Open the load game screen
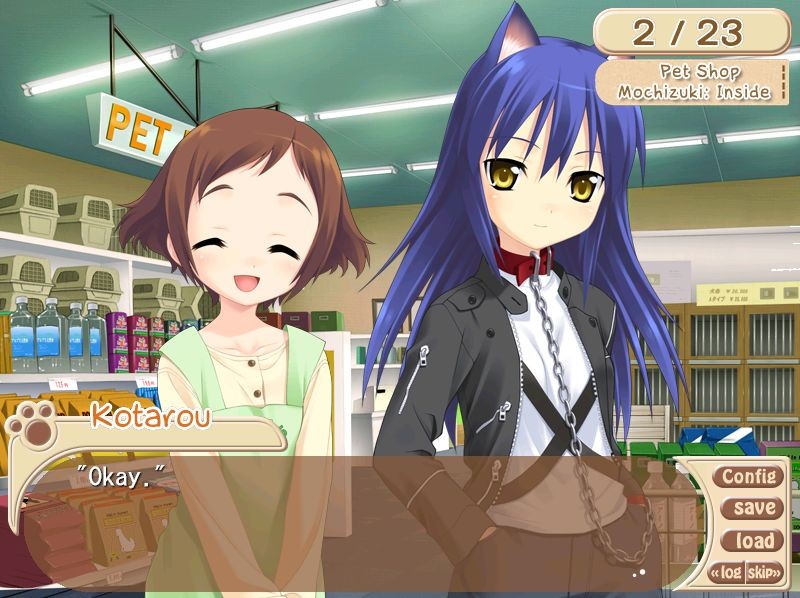The height and width of the screenshot is (598, 800). [x=753, y=541]
